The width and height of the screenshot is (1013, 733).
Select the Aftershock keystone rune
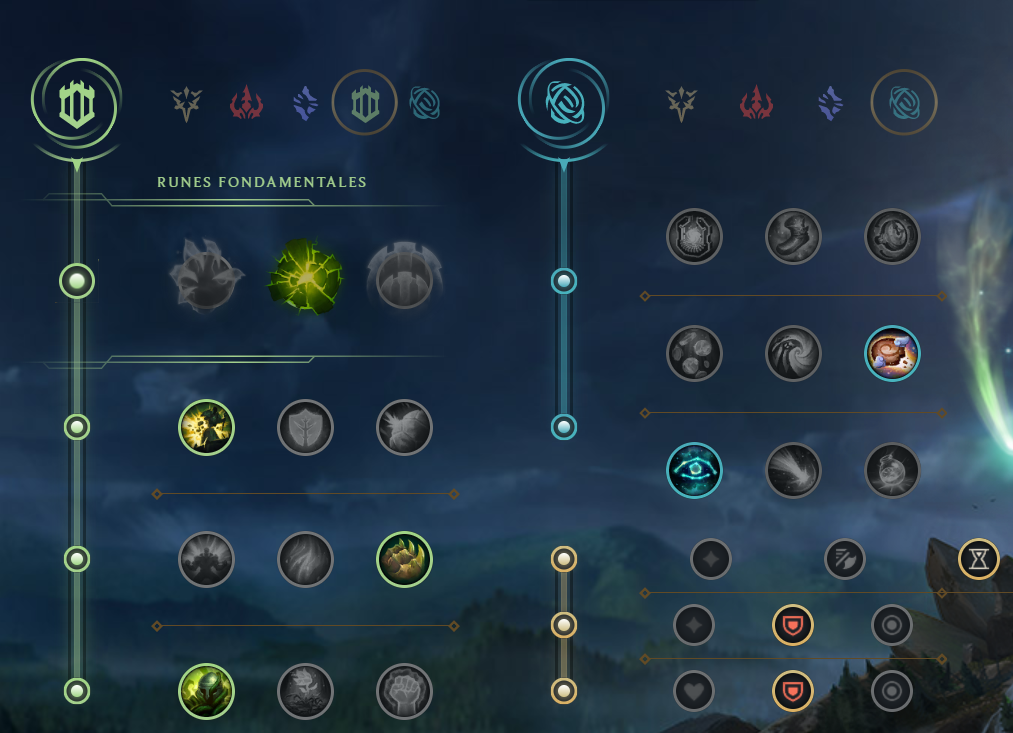[306, 277]
